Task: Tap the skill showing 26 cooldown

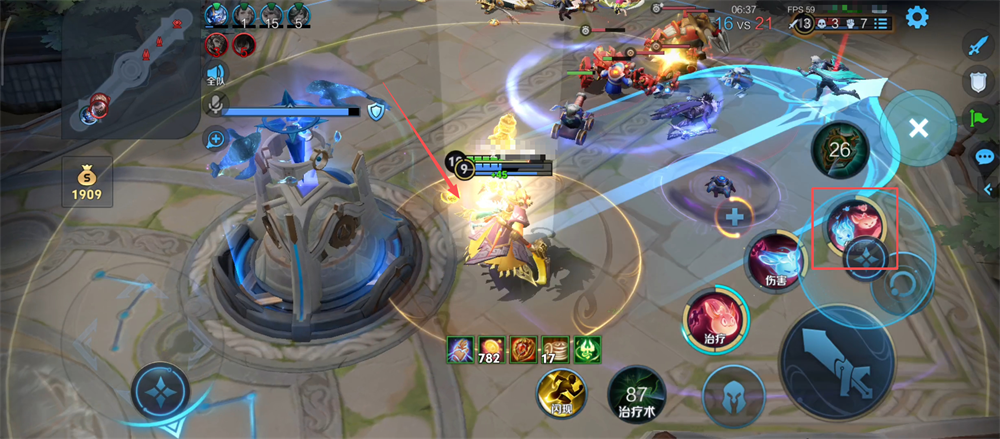Action: pyautogui.click(x=840, y=151)
